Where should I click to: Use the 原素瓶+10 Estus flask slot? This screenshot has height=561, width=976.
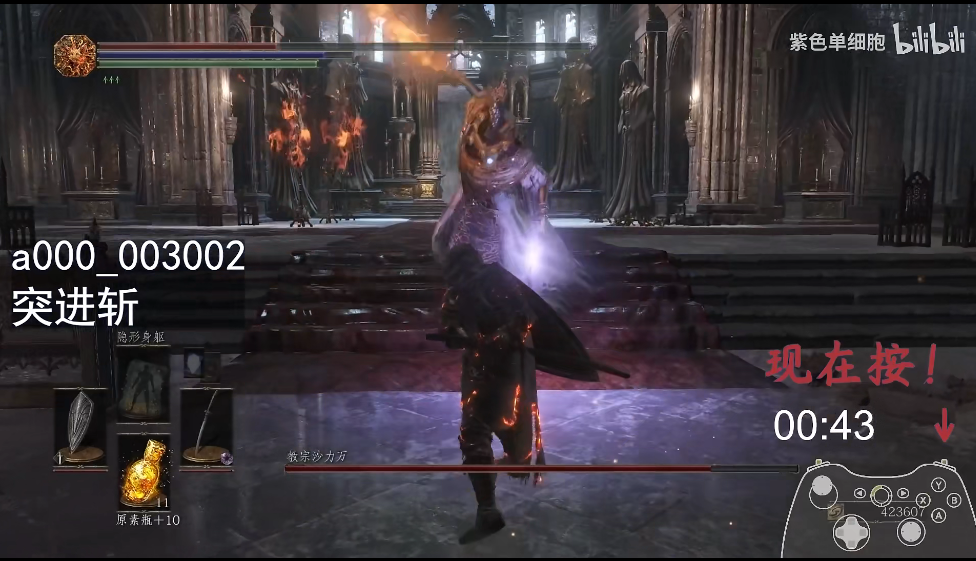pos(143,473)
